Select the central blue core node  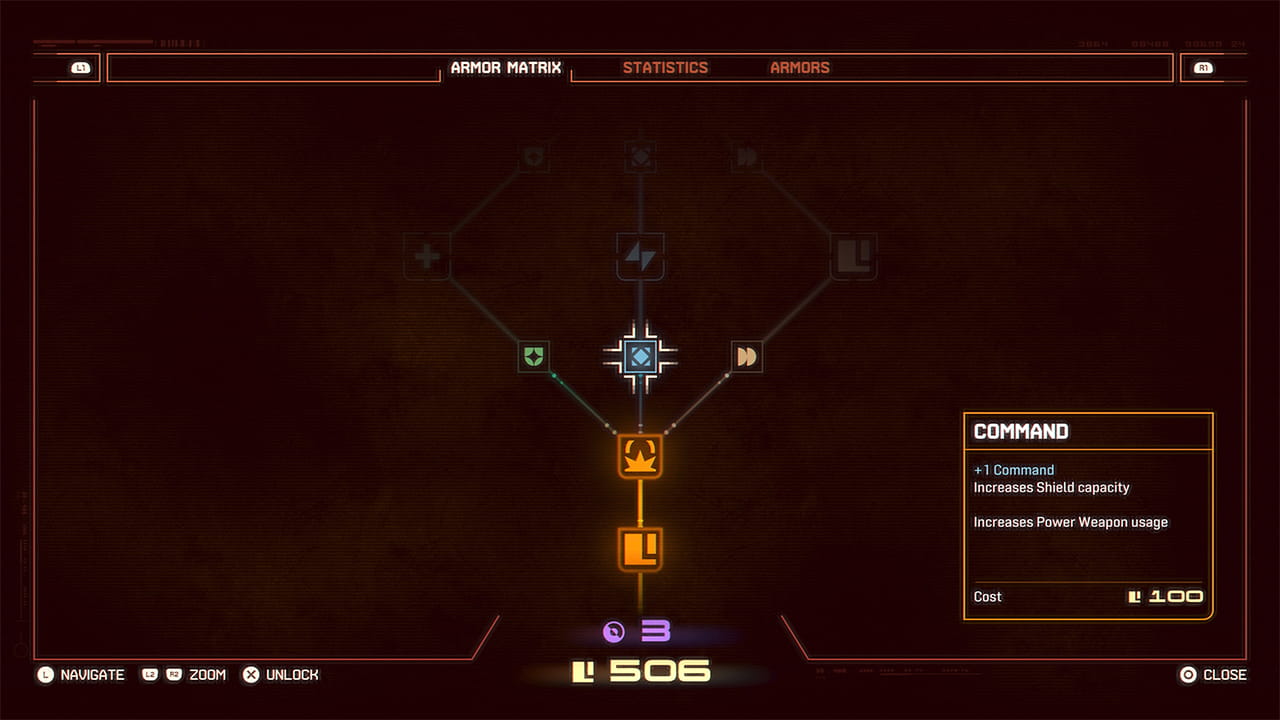coord(641,356)
